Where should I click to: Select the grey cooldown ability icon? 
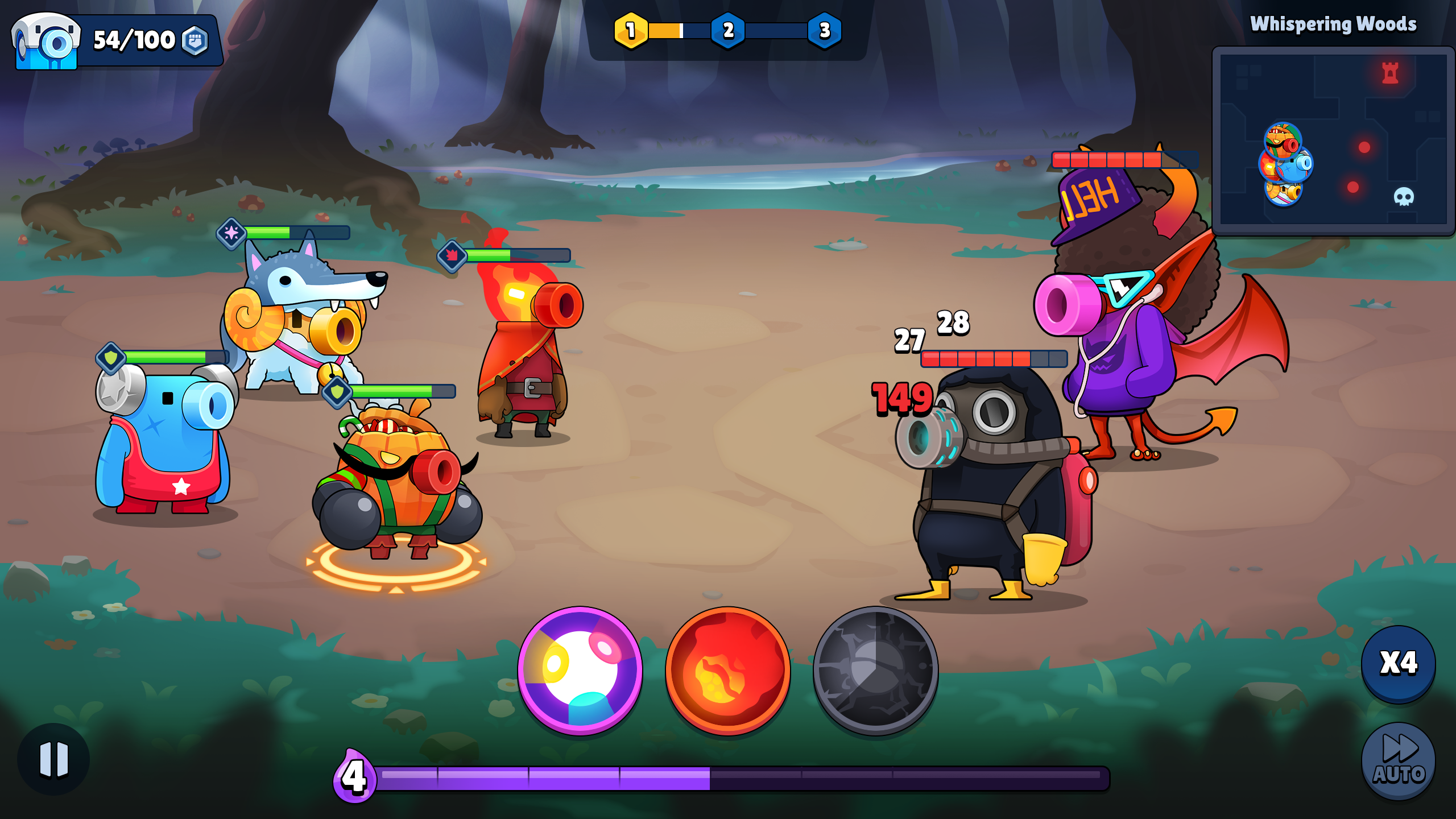(876, 671)
